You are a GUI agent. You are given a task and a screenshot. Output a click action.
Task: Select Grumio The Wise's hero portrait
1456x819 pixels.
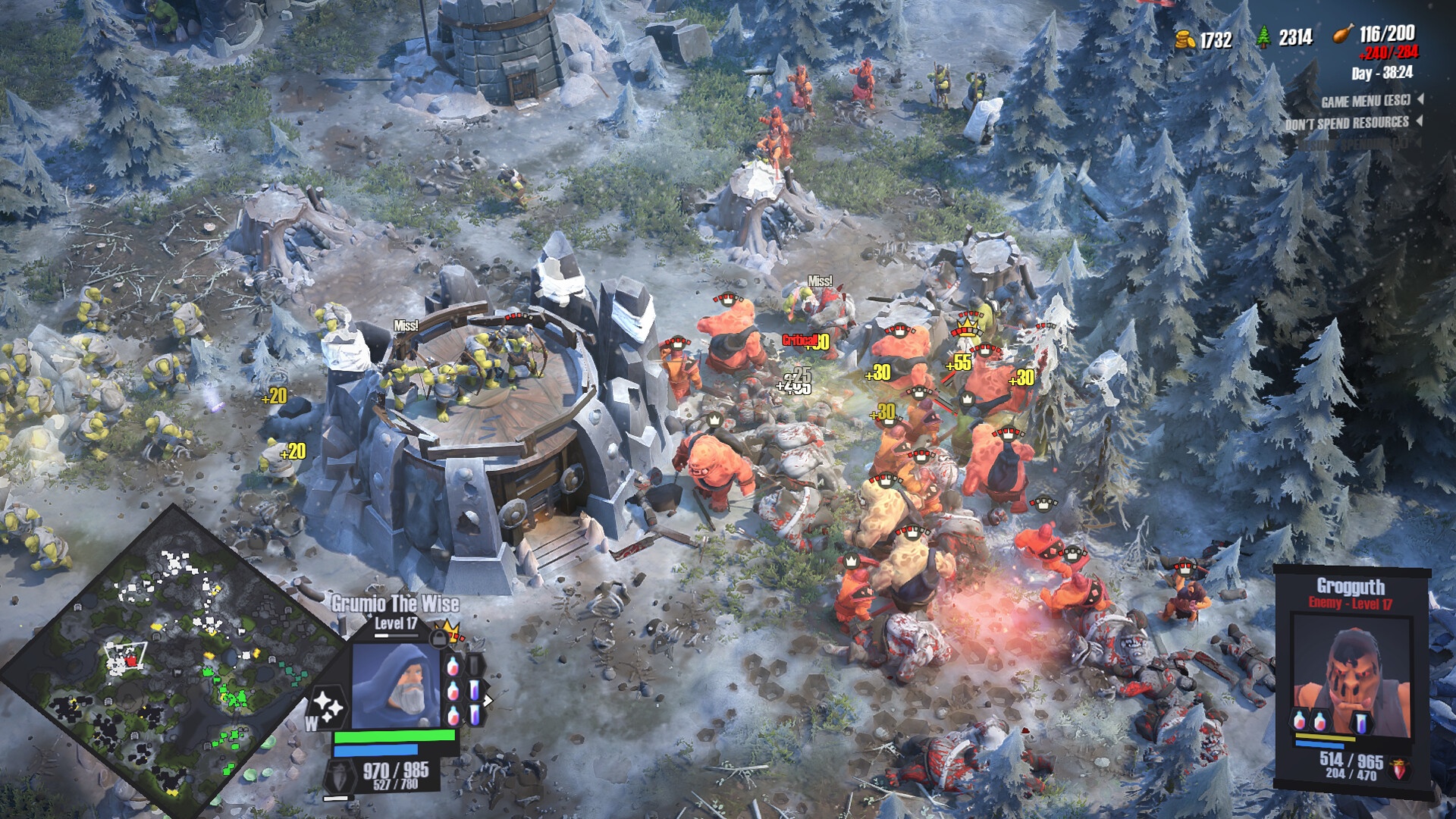[x=396, y=685]
